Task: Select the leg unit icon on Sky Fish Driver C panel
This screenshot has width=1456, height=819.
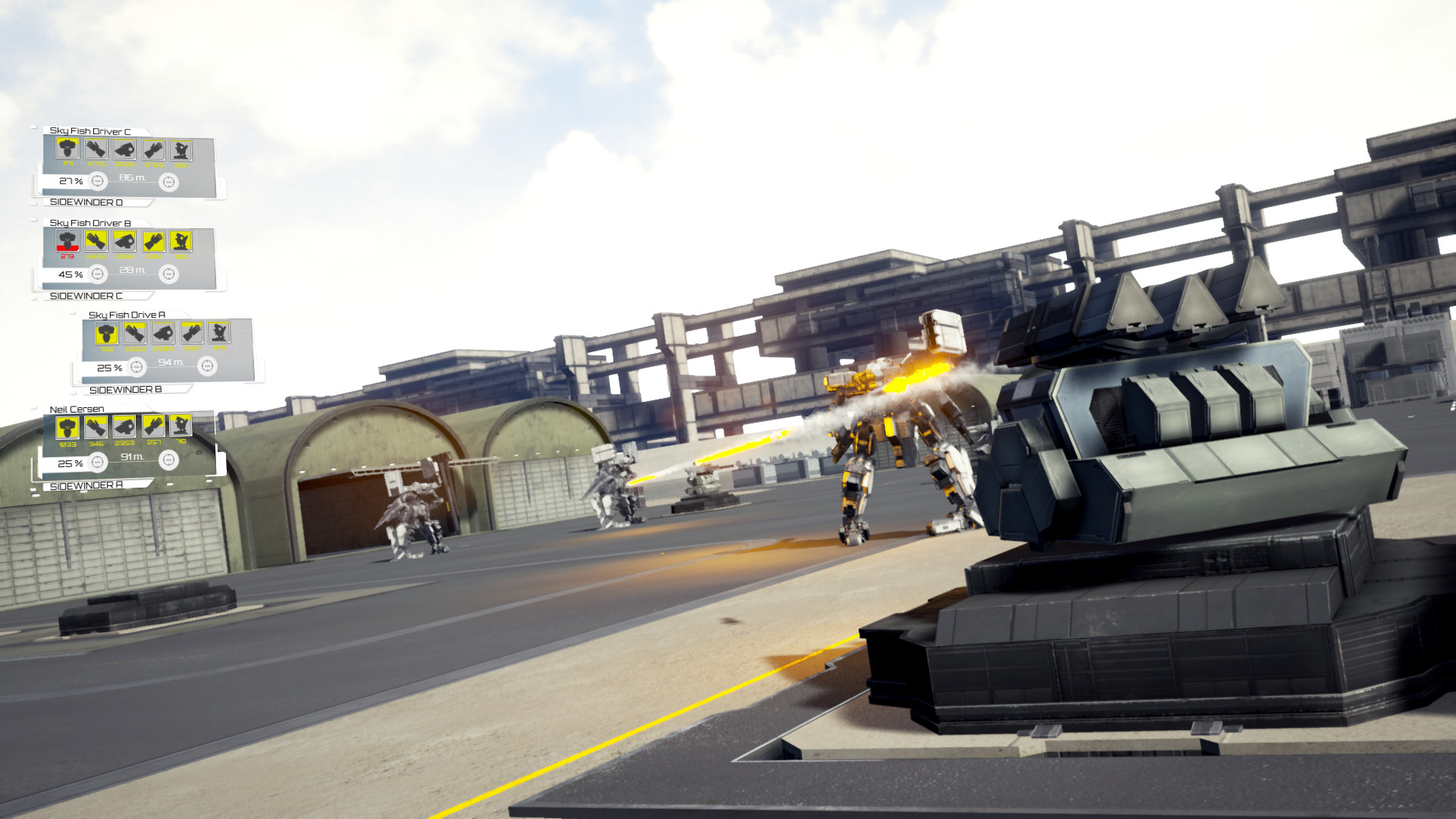Action: coord(180,150)
